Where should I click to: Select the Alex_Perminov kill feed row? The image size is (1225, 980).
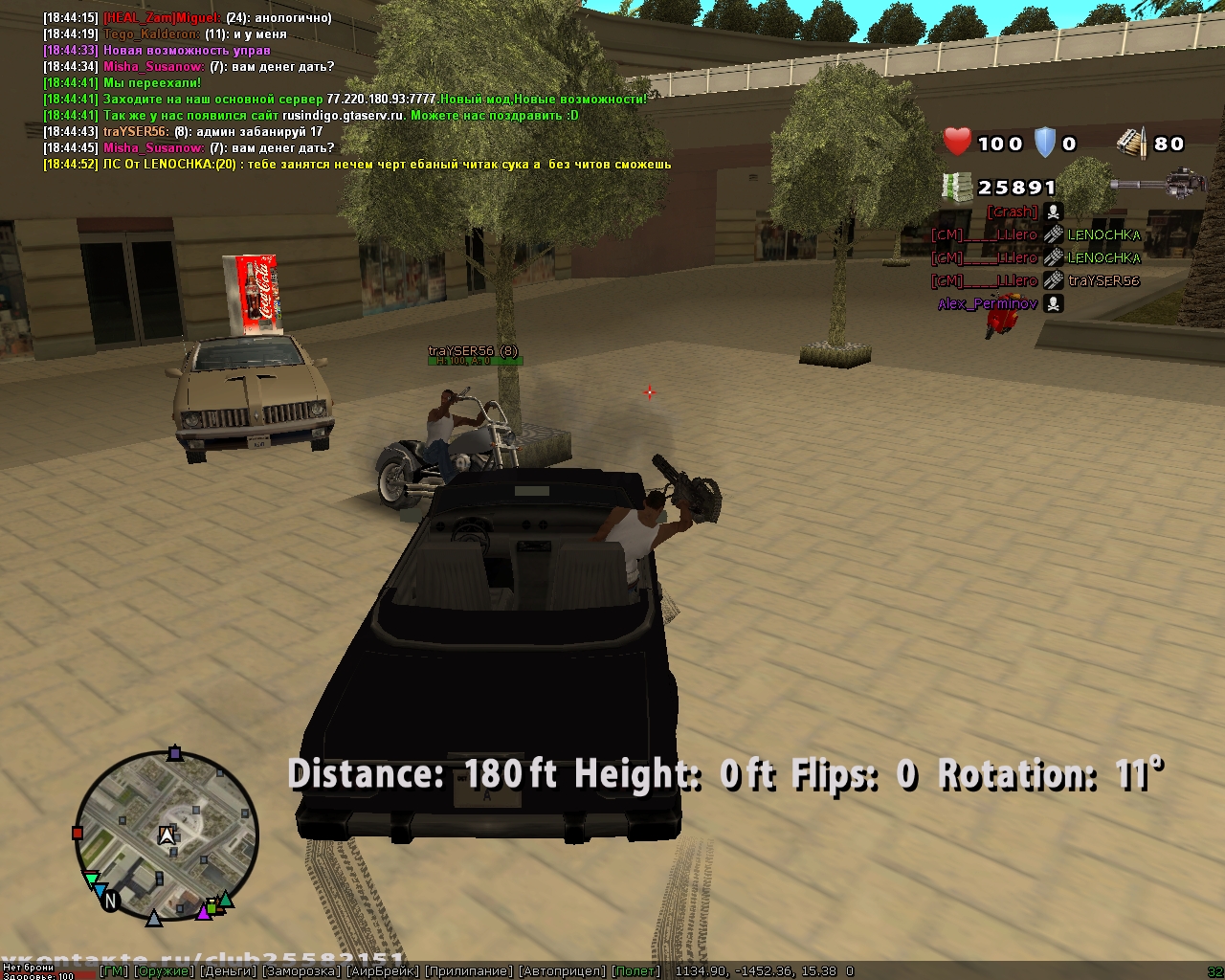click(1000, 304)
